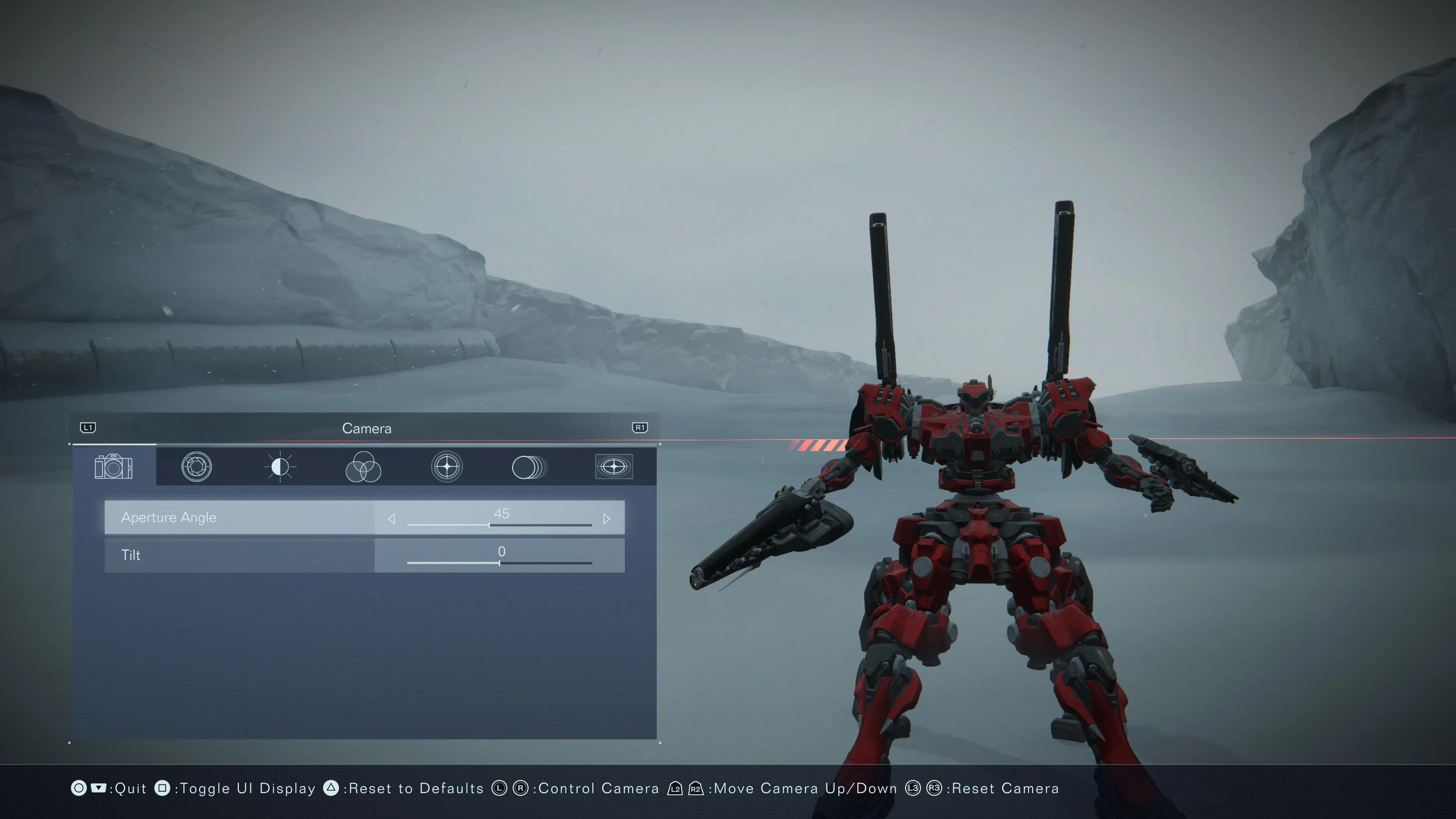Open the three overlapping circles color tab

click(363, 467)
